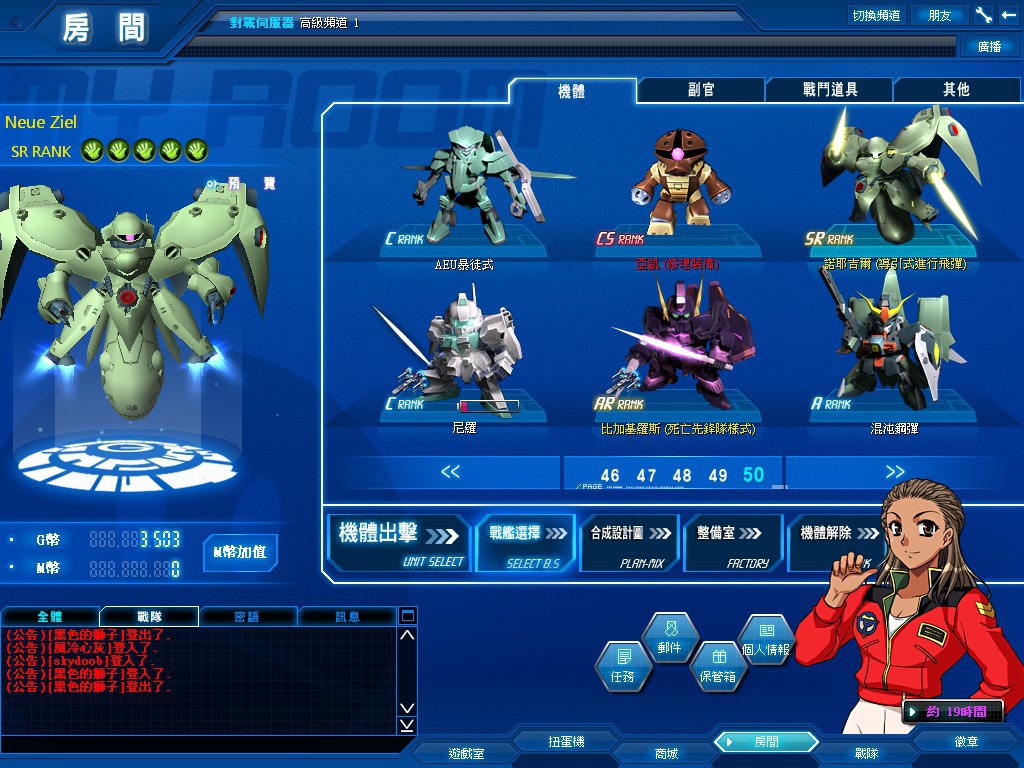Open the 保管箱 storage box

pos(716,667)
